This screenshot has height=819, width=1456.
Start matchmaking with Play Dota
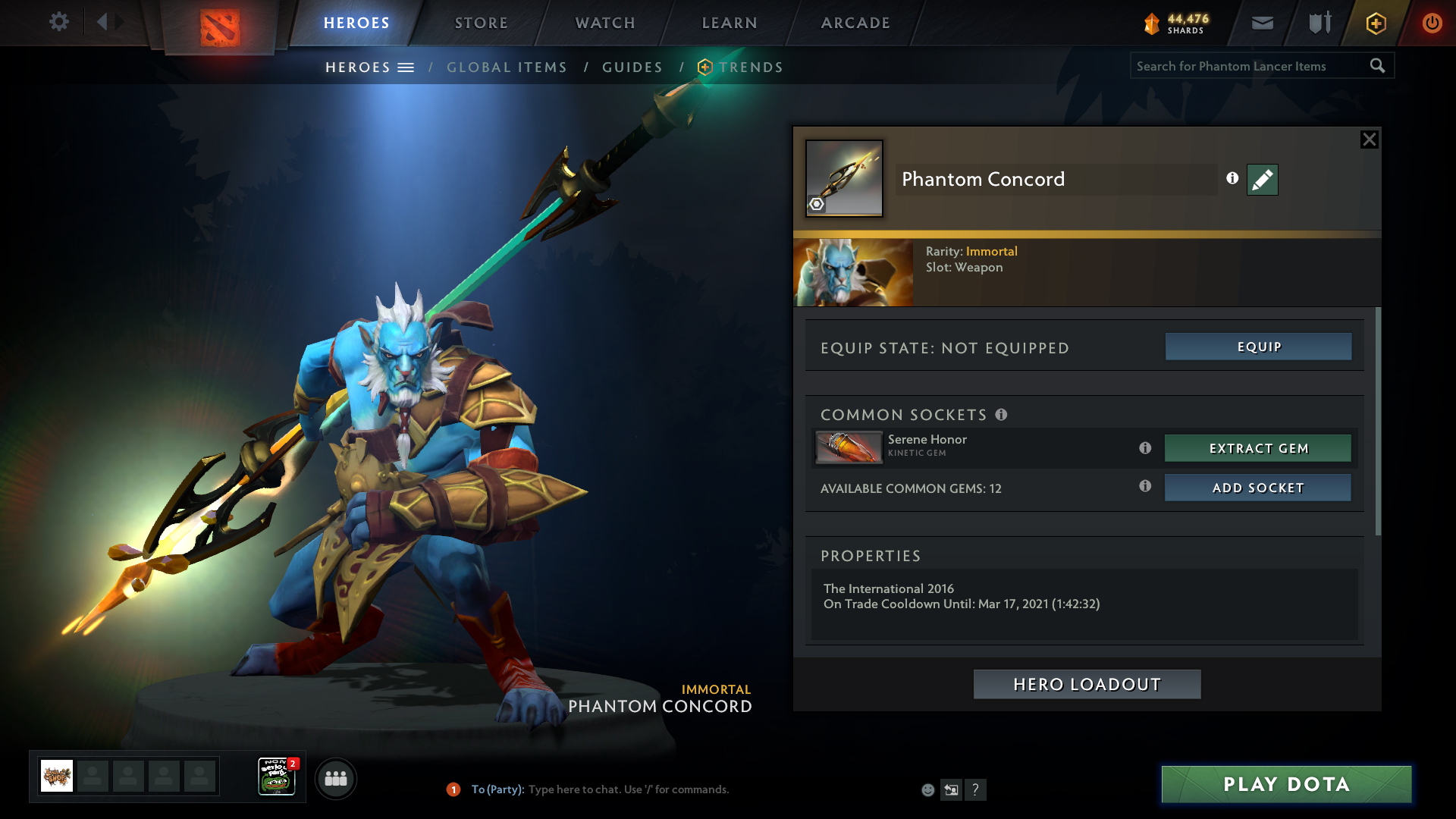click(1286, 784)
